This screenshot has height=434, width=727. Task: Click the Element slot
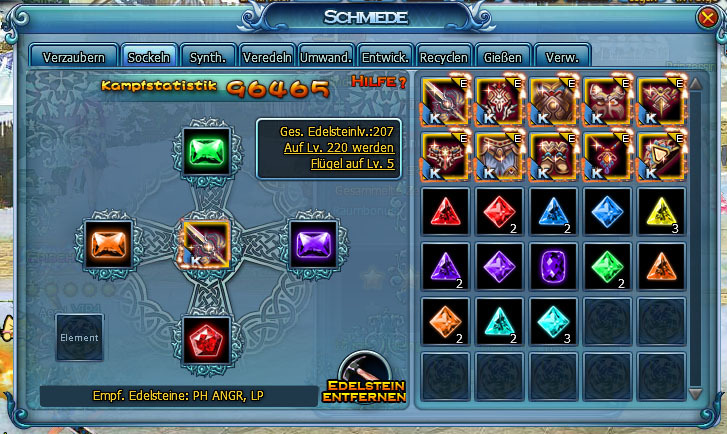(x=79, y=338)
